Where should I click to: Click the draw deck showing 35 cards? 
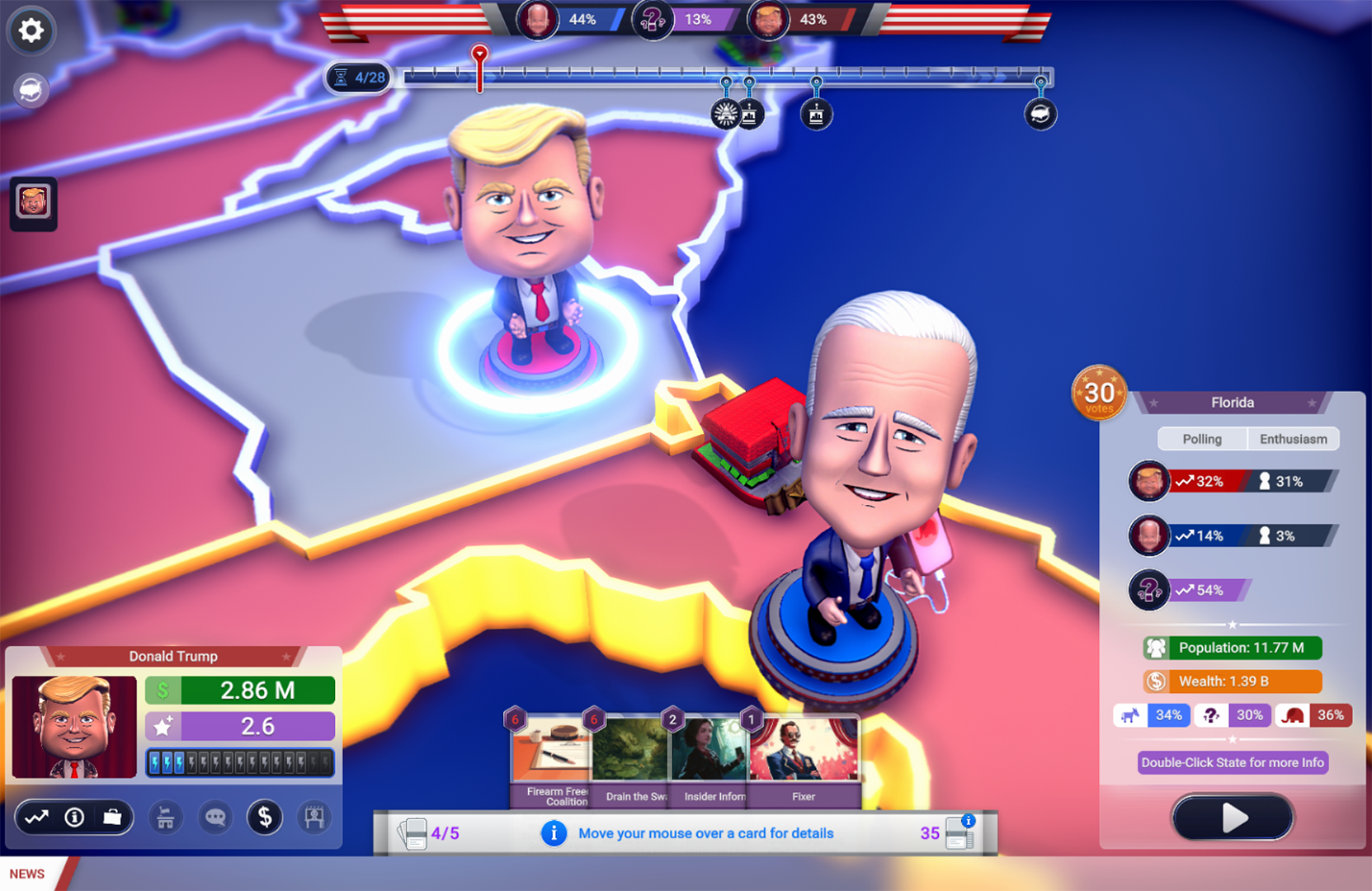[x=956, y=833]
